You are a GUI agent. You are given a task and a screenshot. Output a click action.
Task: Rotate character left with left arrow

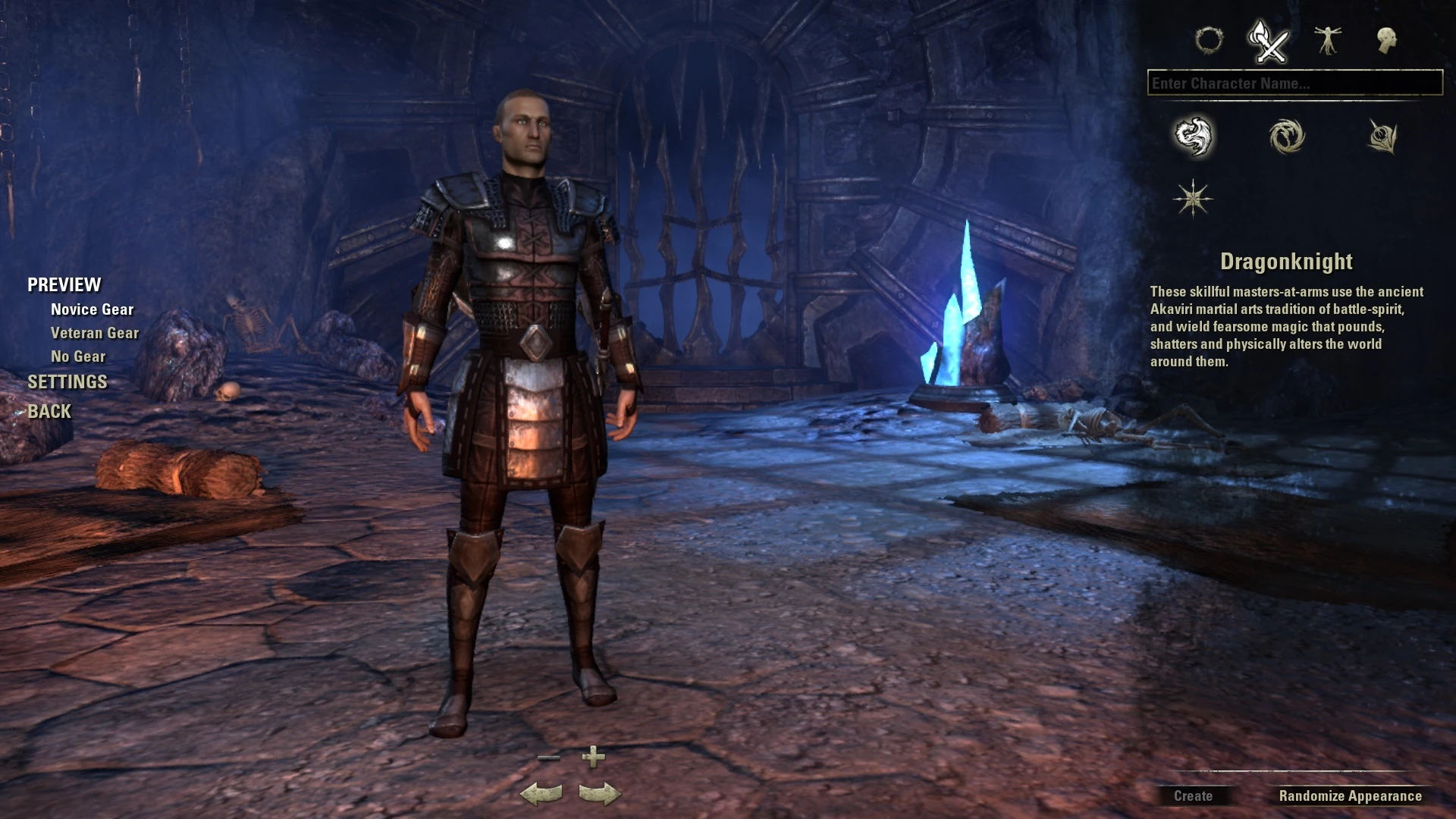click(541, 793)
